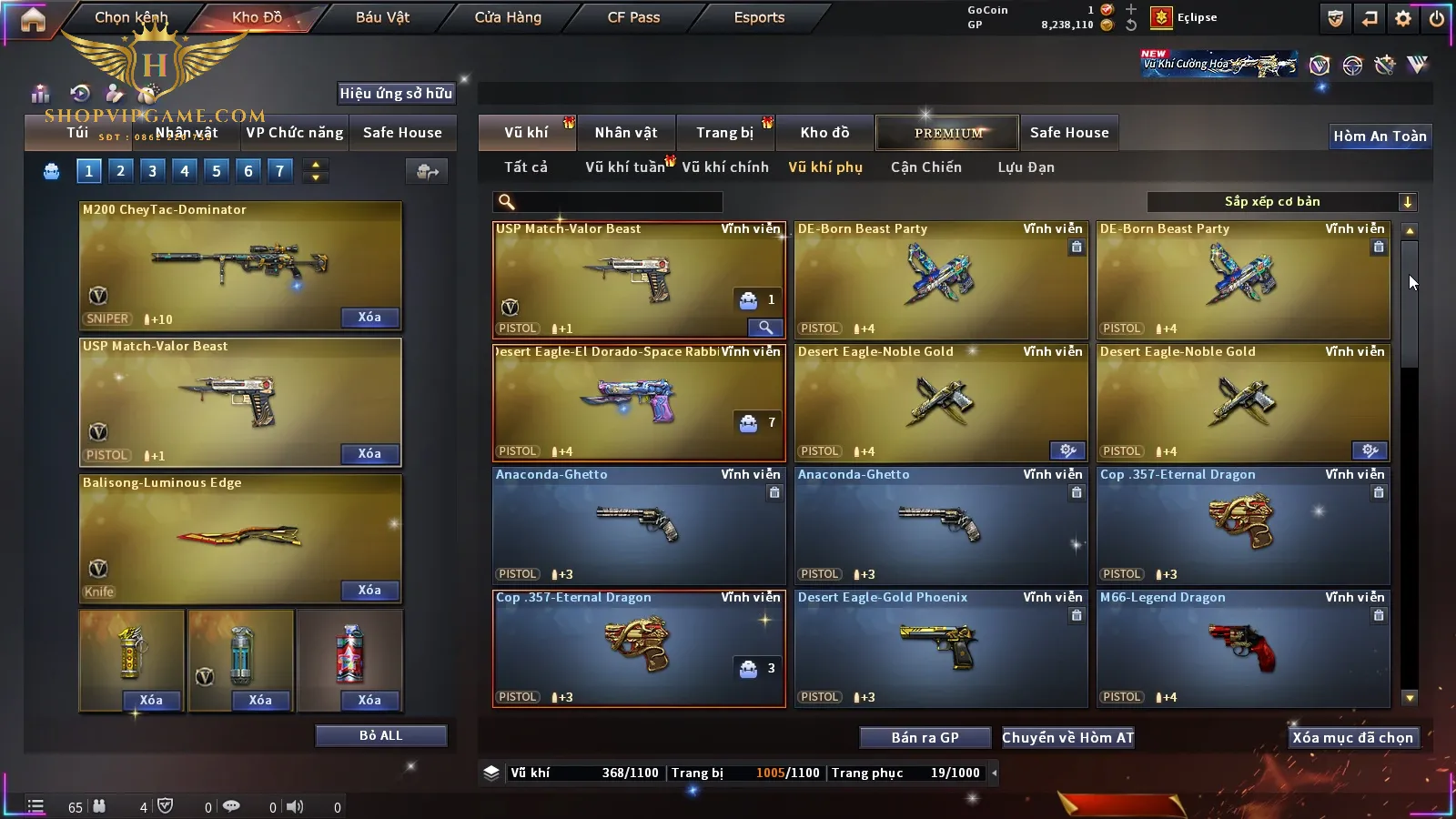The image size is (1456, 819).
Task: Show the Cận Chiến melee category
Action: coord(925,167)
